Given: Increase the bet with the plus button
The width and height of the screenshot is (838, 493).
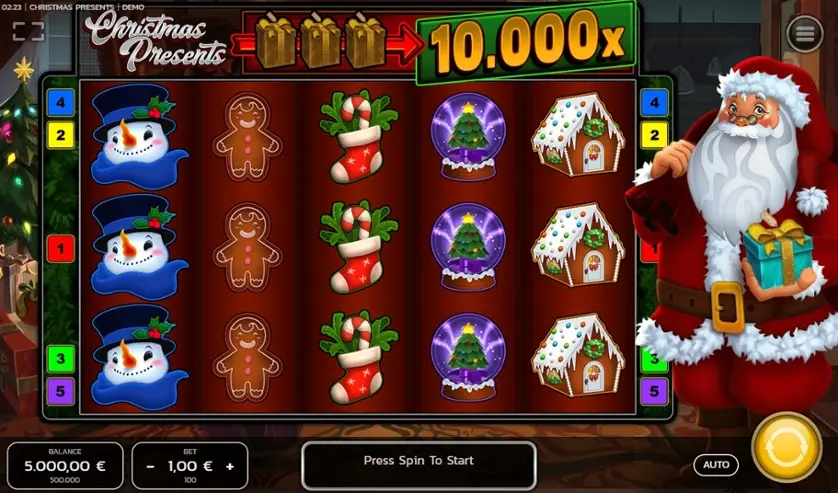Looking at the screenshot, I should point(230,466).
